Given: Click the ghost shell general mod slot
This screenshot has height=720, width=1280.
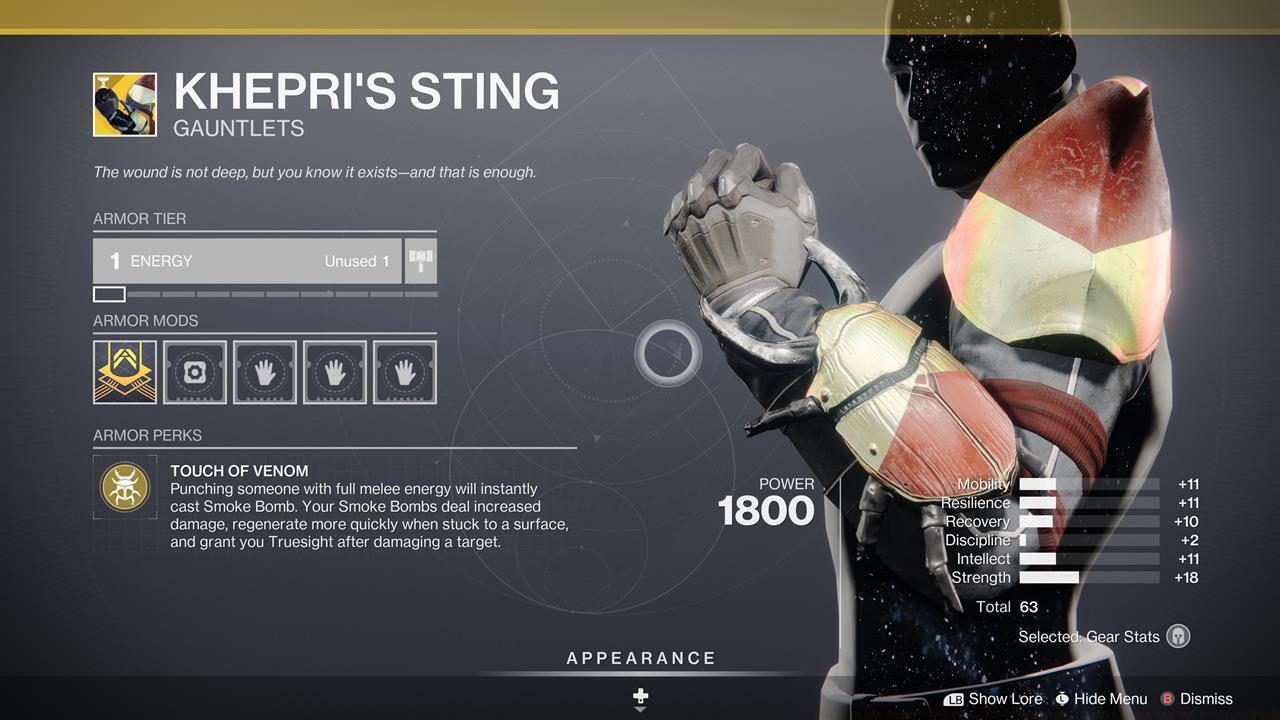Looking at the screenshot, I should click(x=194, y=371).
